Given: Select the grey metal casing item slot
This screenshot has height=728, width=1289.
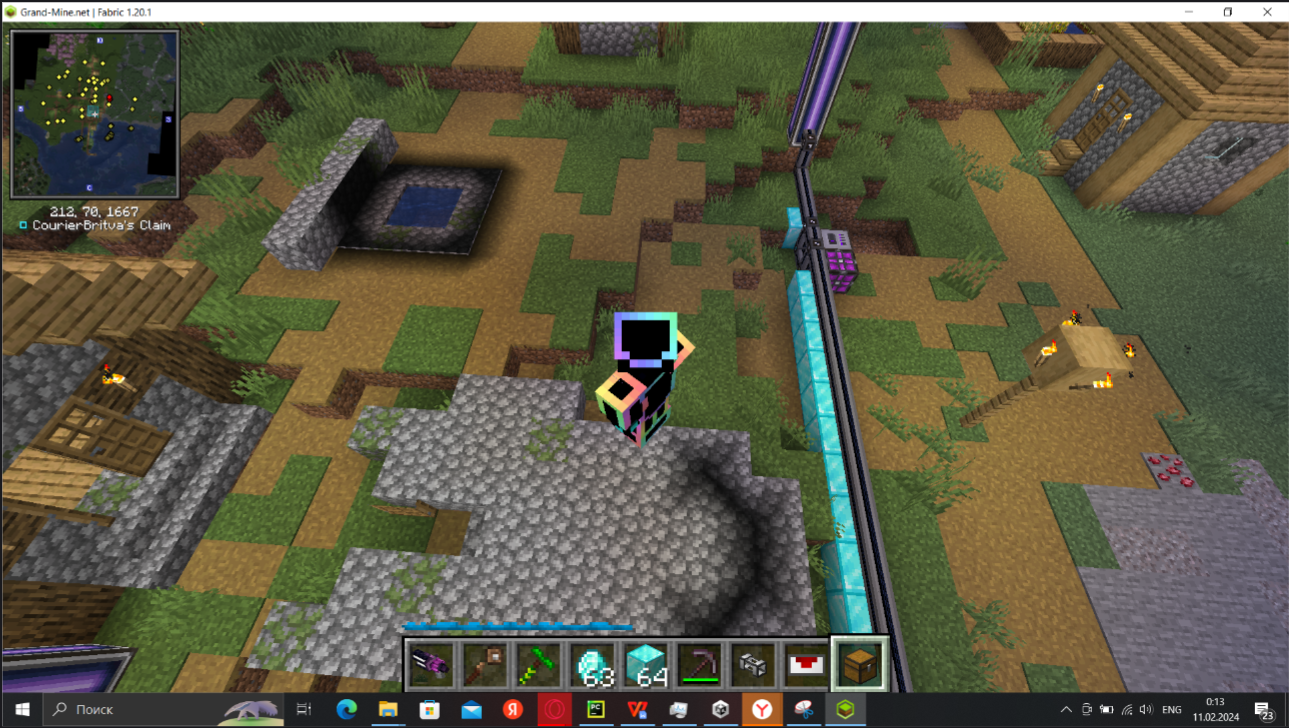Looking at the screenshot, I should [x=753, y=664].
